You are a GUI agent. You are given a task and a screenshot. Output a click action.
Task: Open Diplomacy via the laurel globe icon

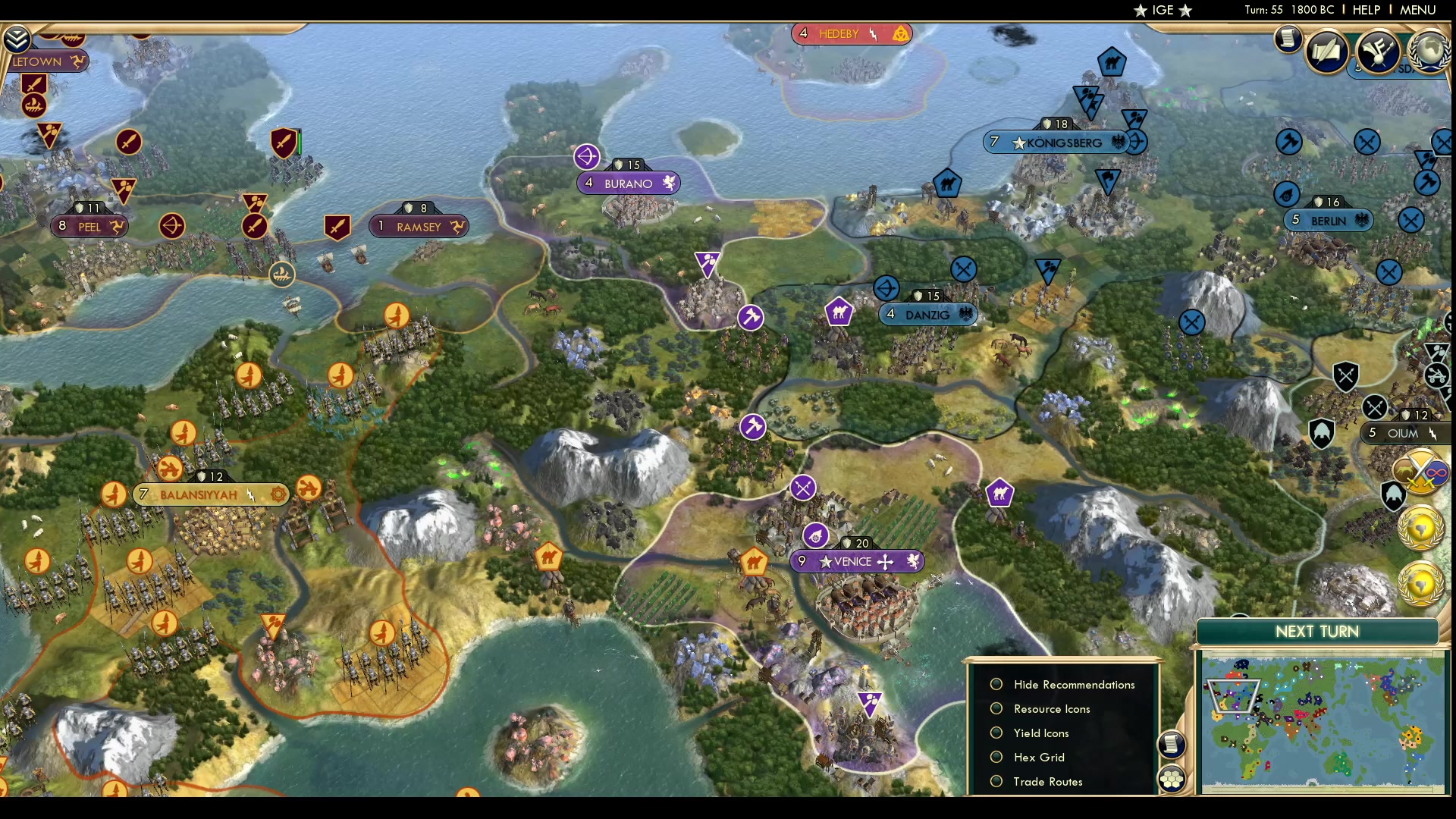pyautogui.click(x=1429, y=53)
